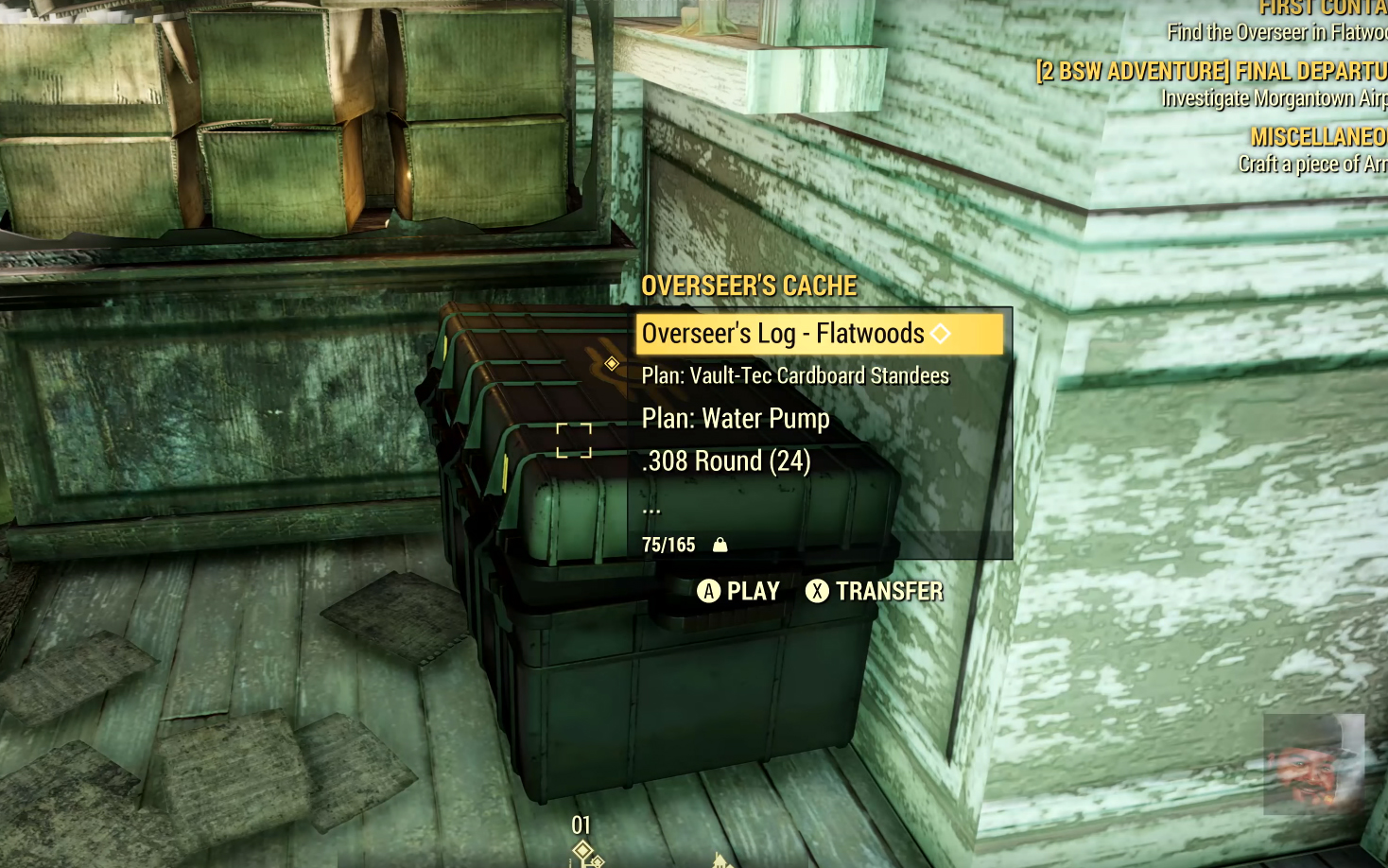Pick the Plan: Water Pump item
Image resolution: width=1388 pixels, height=868 pixels.
coord(736,419)
